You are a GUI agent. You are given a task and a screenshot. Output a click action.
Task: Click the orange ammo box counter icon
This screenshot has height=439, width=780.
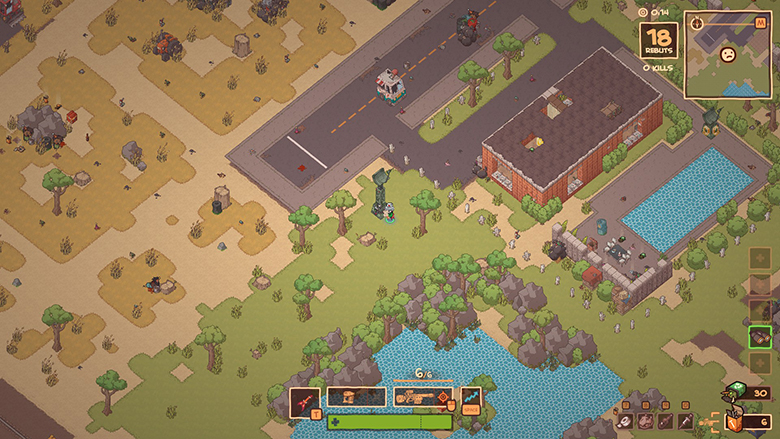(x=735, y=422)
